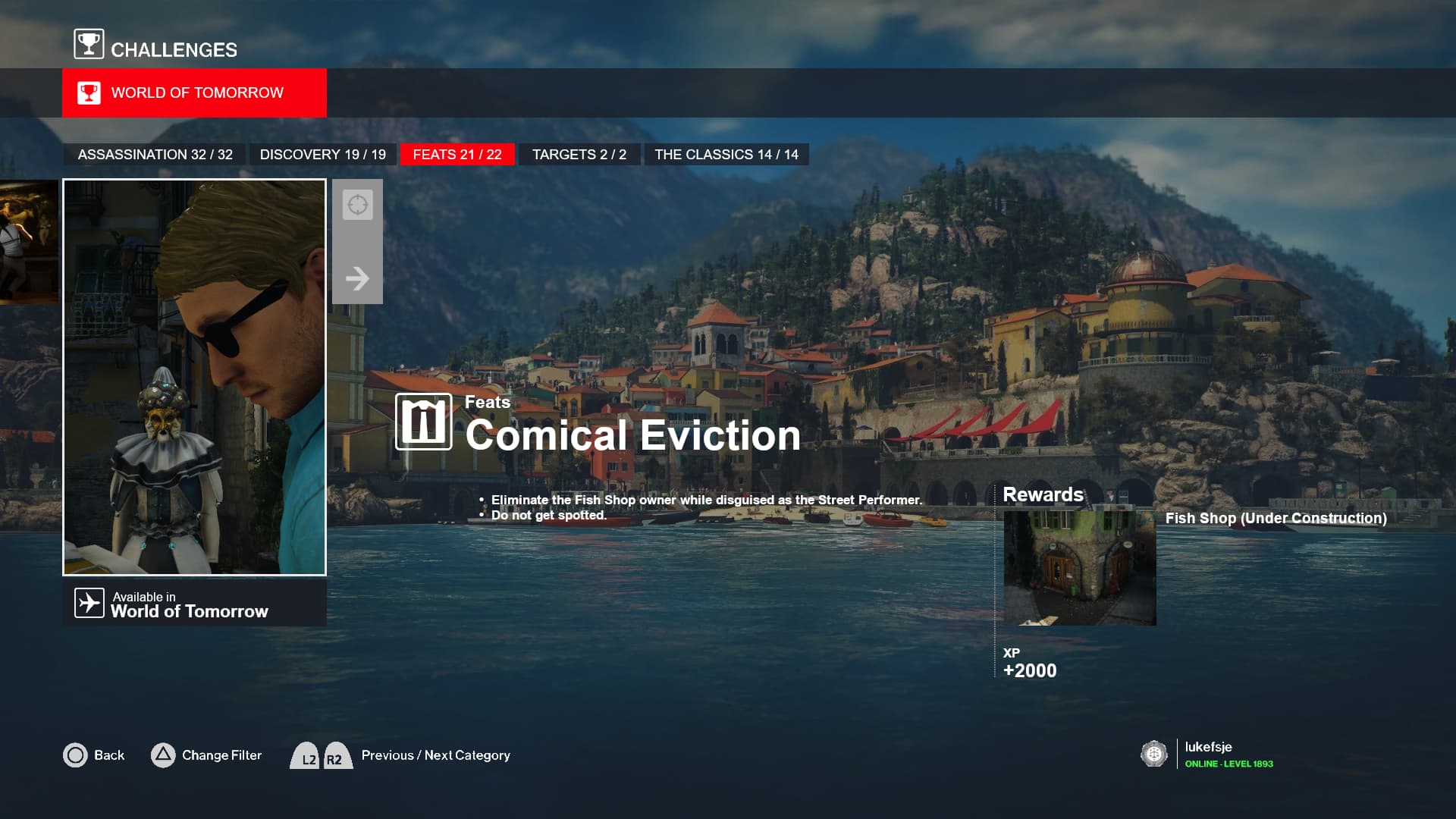Image resolution: width=1456 pixels, height=819 pixels.
Task: Go Back from the challenges screen
Action: (x=93, y=755)
